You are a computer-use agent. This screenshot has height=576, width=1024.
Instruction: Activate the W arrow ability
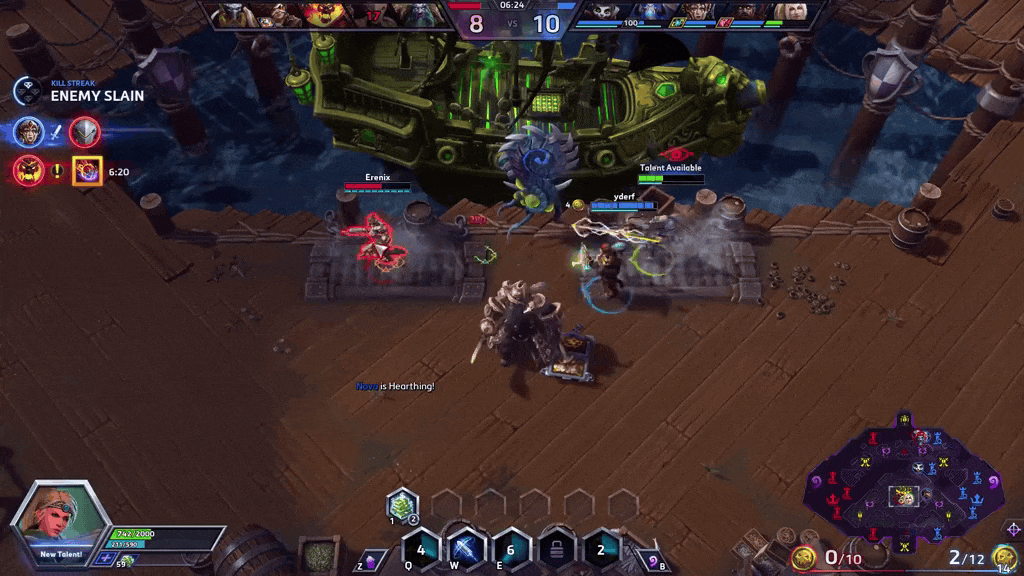466,550
